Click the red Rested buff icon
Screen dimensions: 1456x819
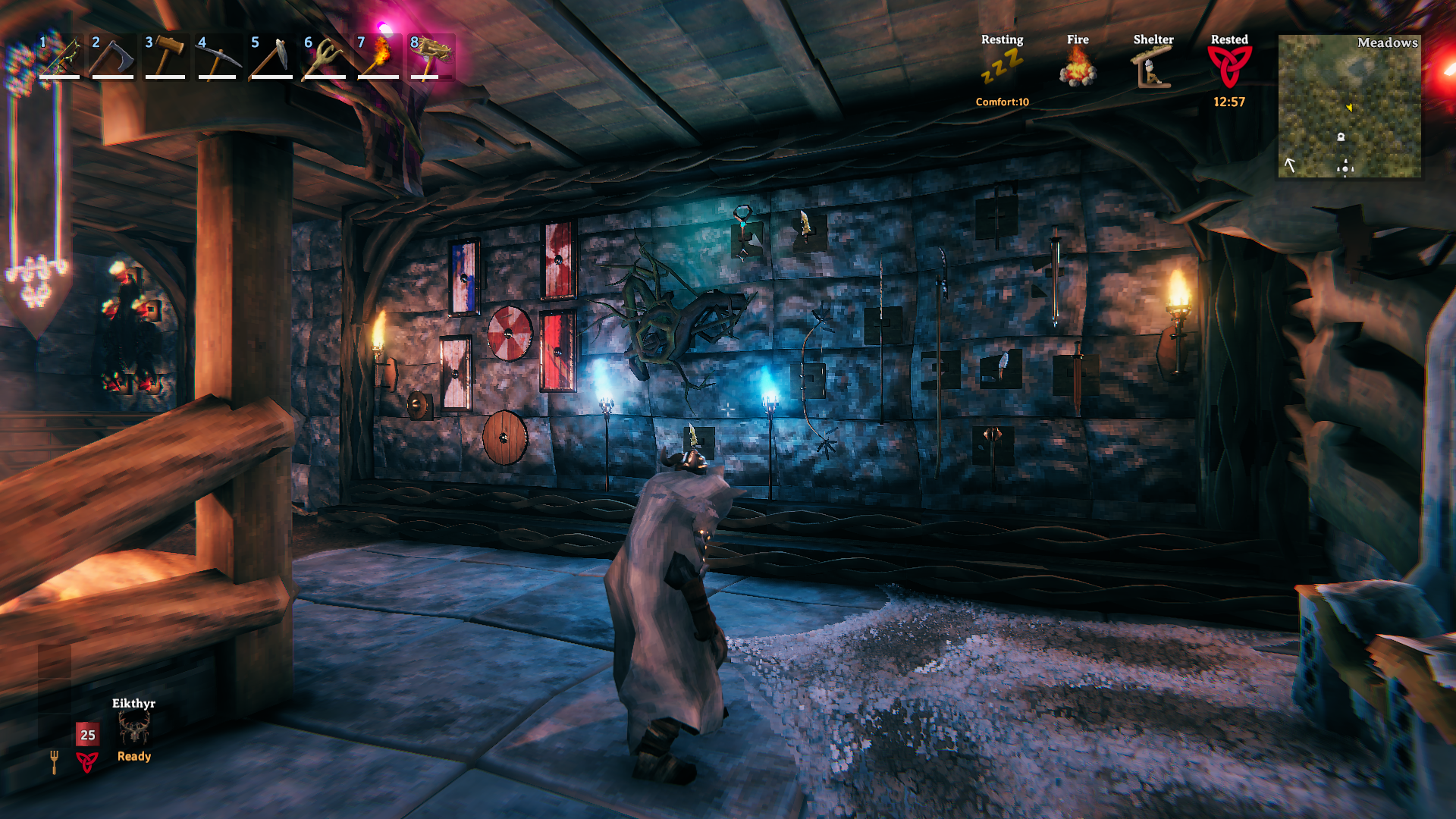point(1229,67)
